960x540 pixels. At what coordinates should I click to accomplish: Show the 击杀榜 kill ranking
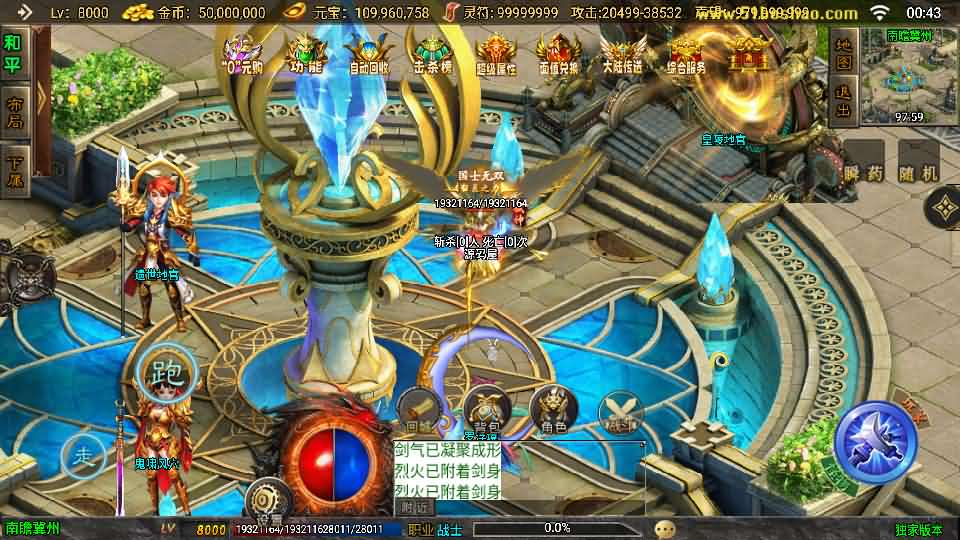click(435, 54)
